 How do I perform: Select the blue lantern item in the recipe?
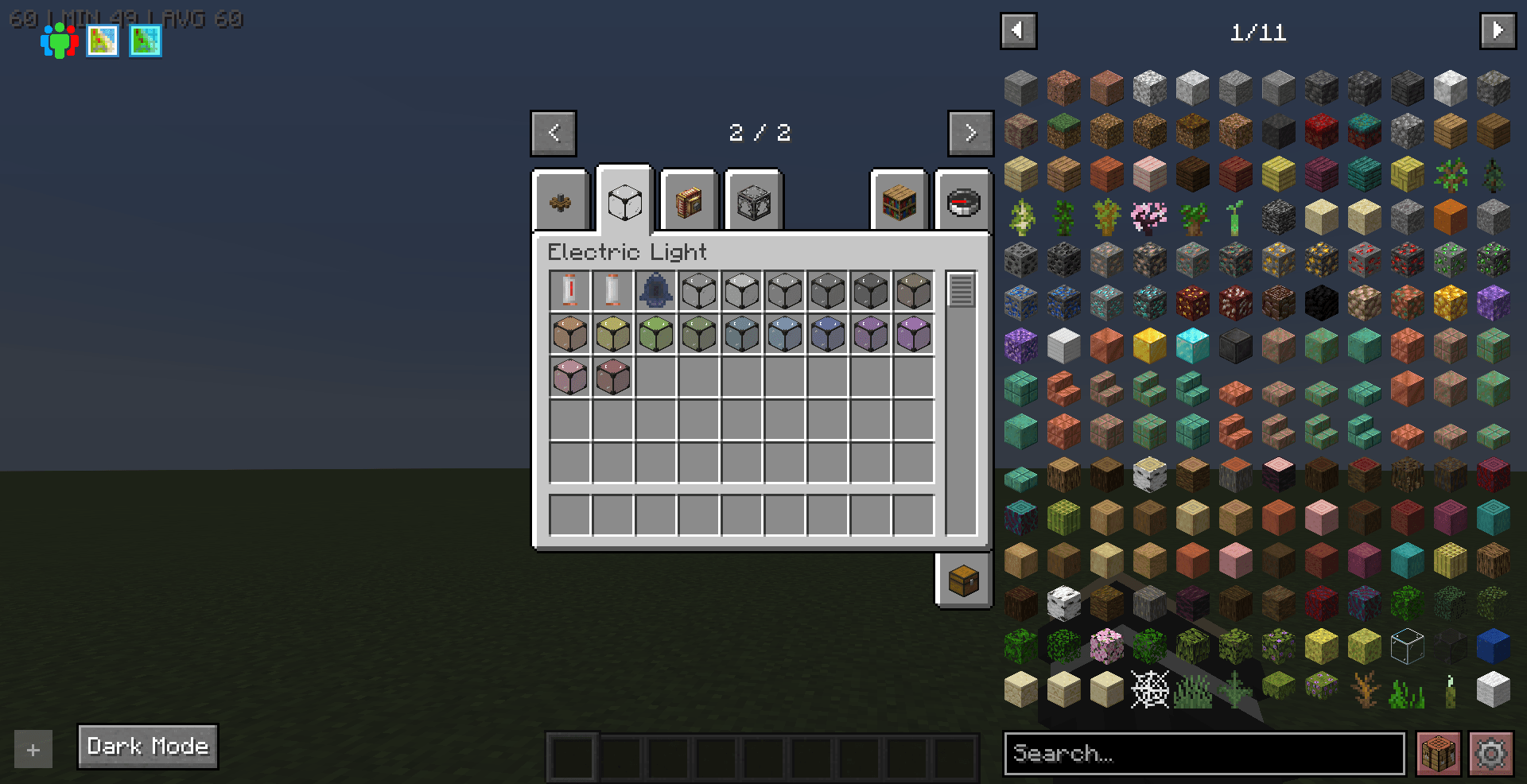click(655, 290)
